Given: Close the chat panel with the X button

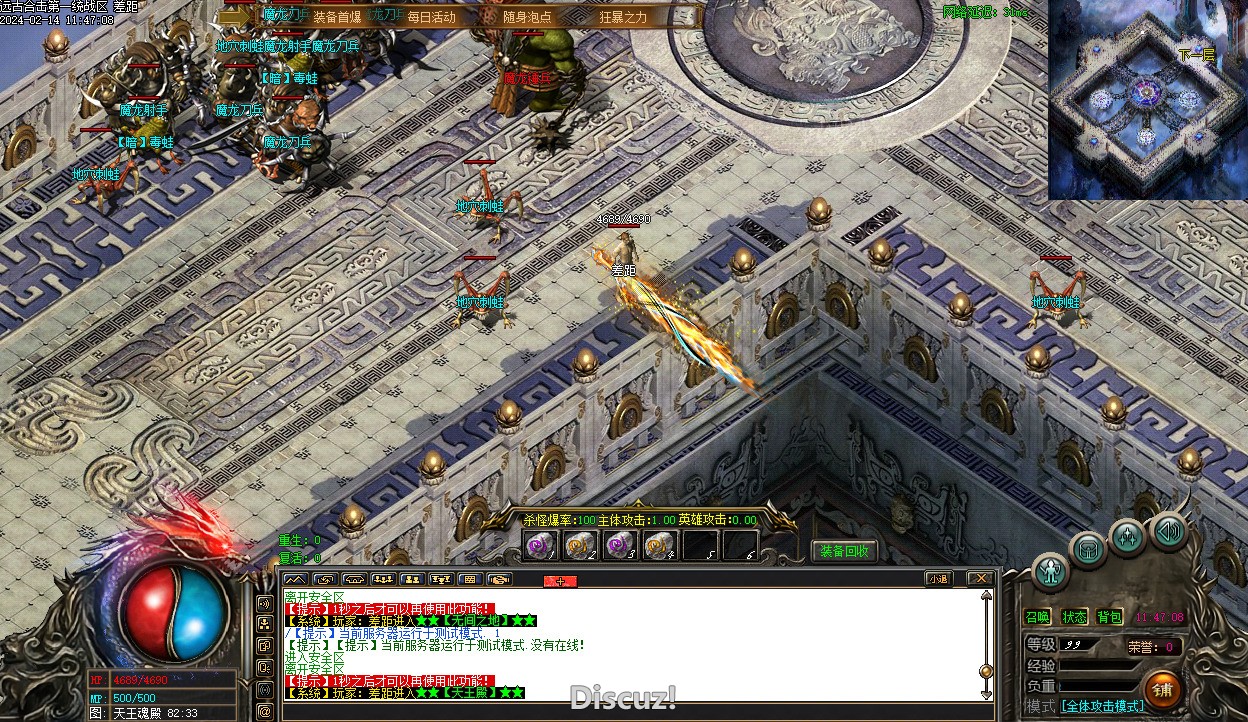Looking at the screenshot, I should (981, 578).
